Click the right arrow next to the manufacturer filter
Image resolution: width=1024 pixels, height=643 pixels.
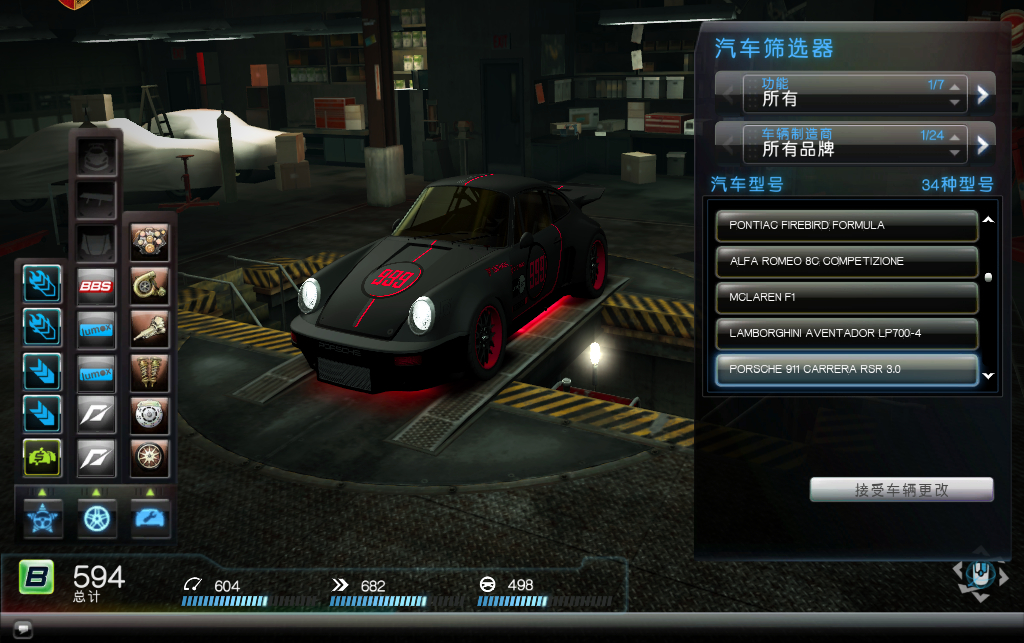coord(983,144)
